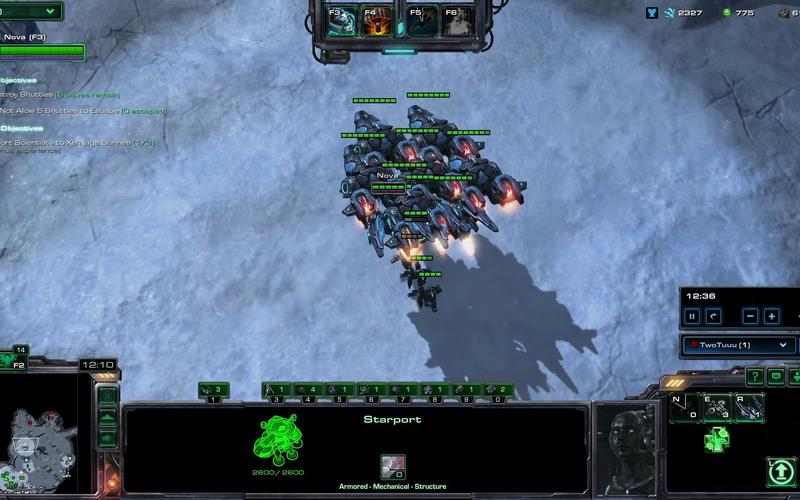Open the TwoTuuu player dropdown
This screenshot has height=500, width=800.
pyautogui.click(x=738, y=345)
